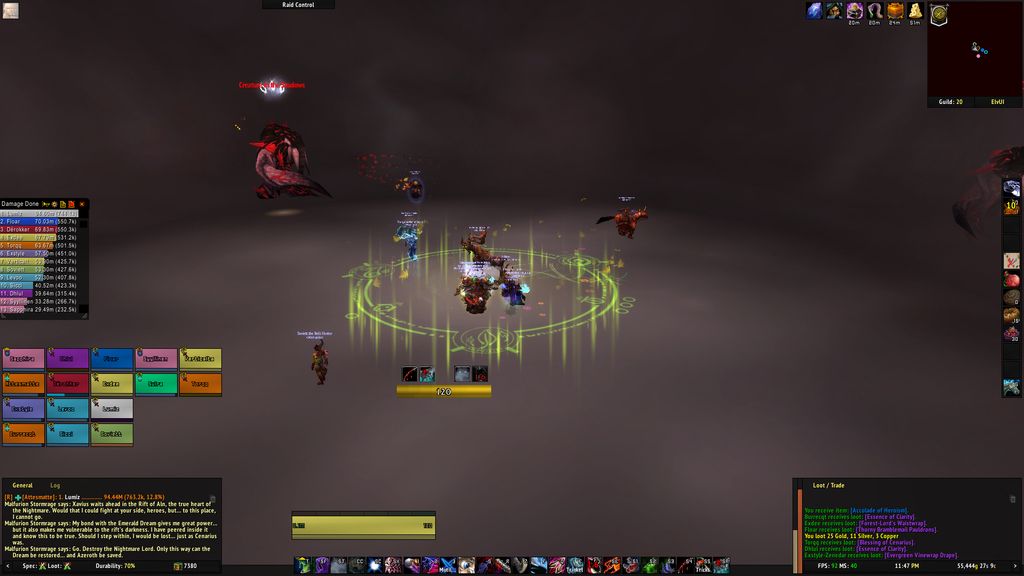Click the ElvUI data text button

[x=997, y=101]
